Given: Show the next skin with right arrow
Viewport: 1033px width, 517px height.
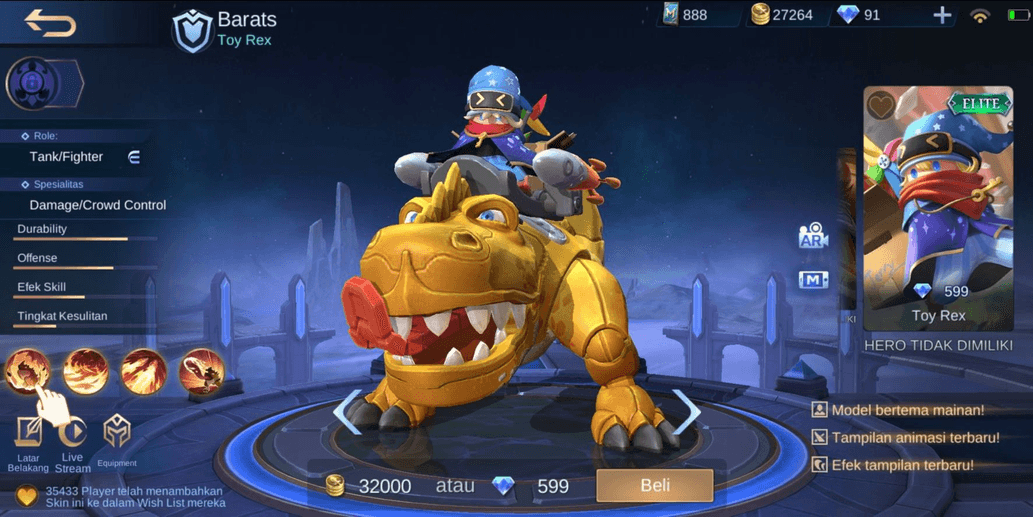Looking at the screenshot, I should click(687, 411).
